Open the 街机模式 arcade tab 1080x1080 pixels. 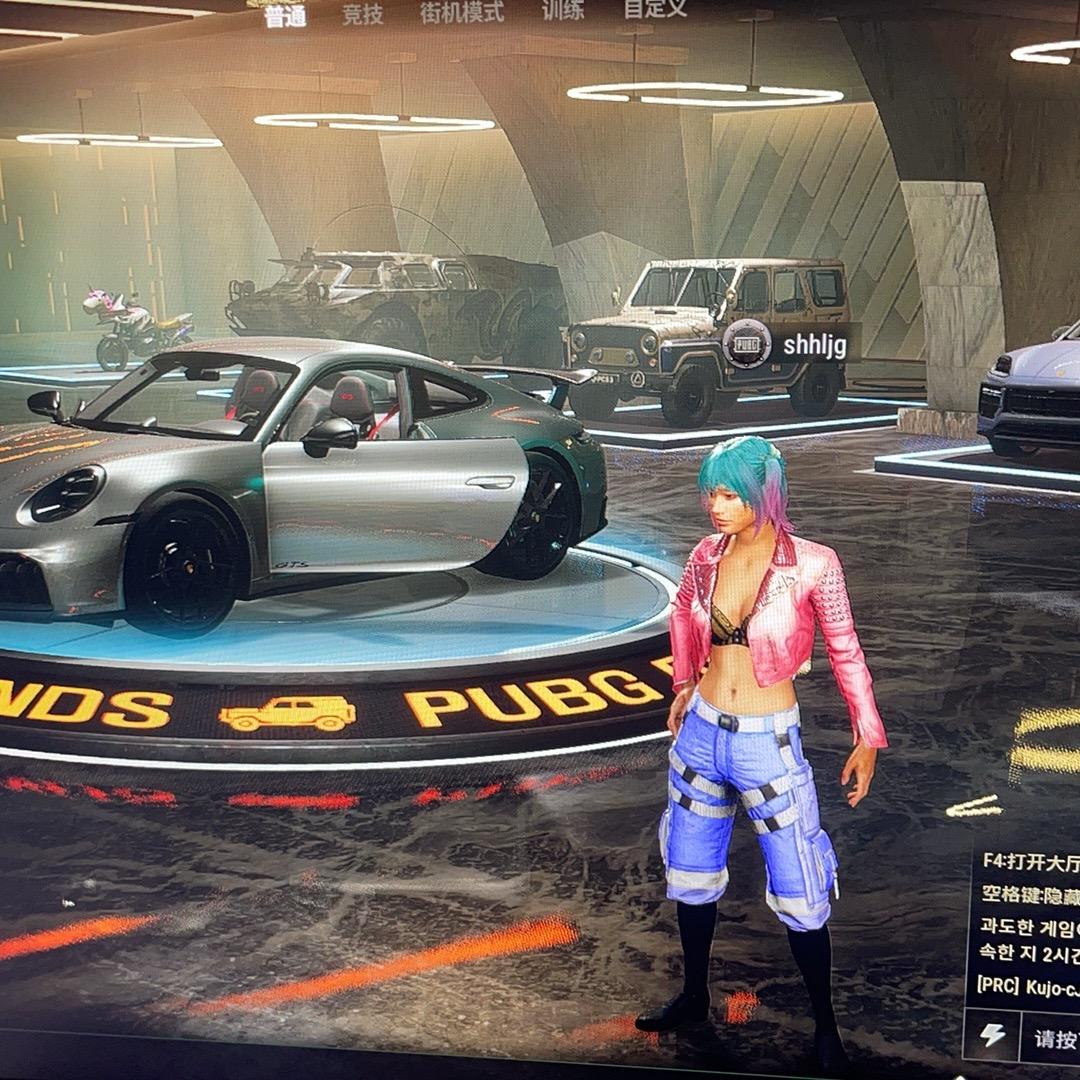pos(462,12)
